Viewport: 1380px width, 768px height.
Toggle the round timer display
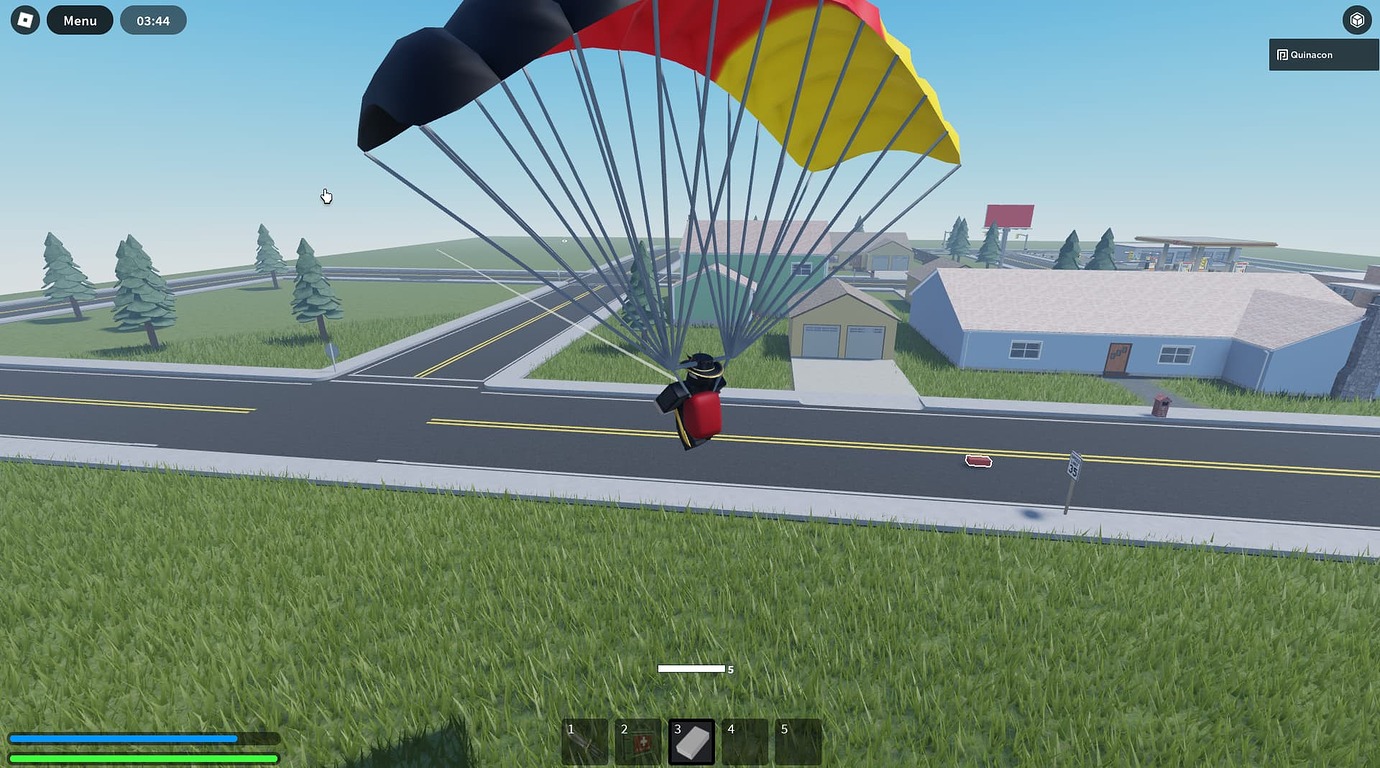[153, 19]
